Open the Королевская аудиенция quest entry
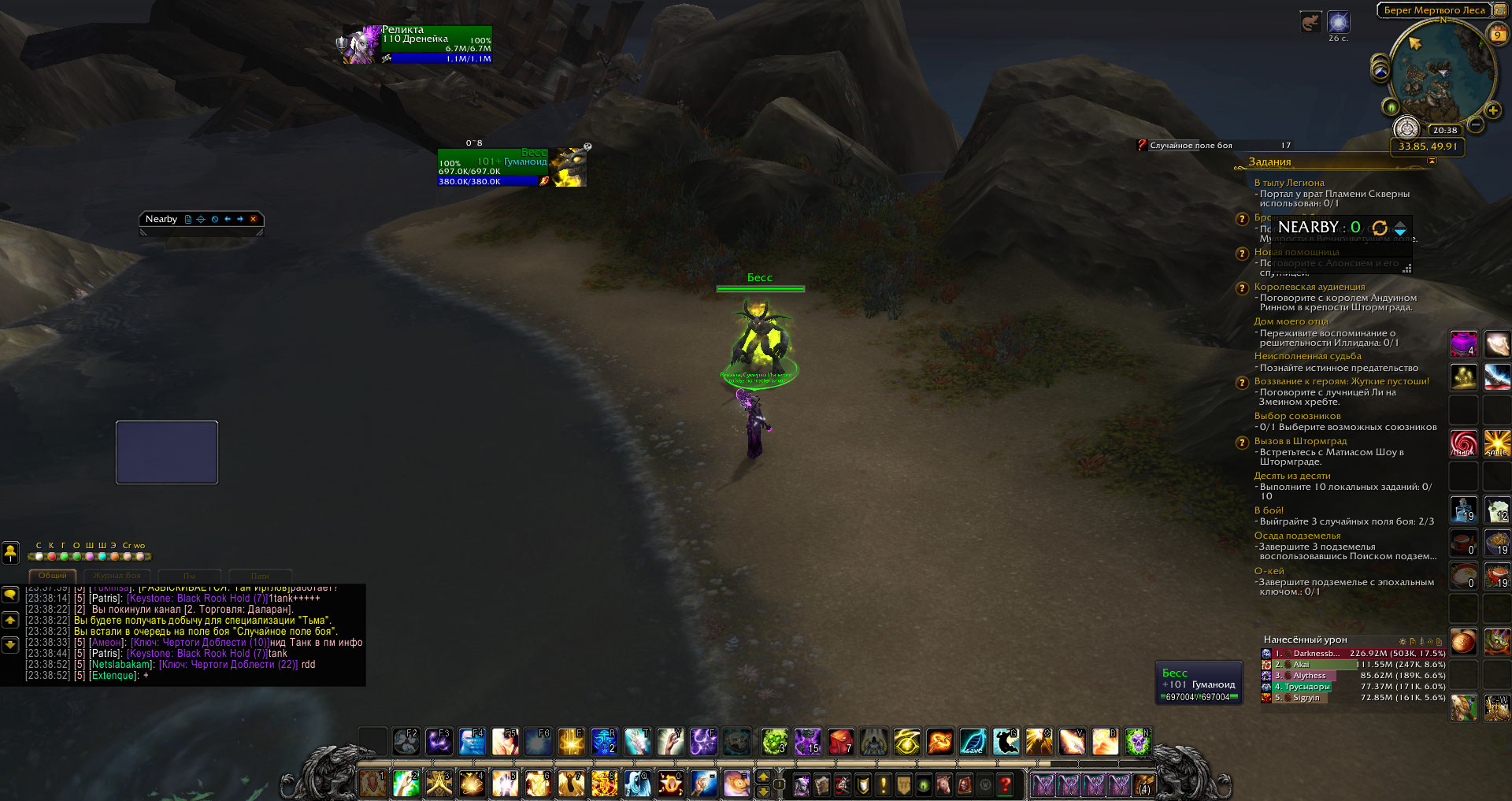 pos(1309,287)
